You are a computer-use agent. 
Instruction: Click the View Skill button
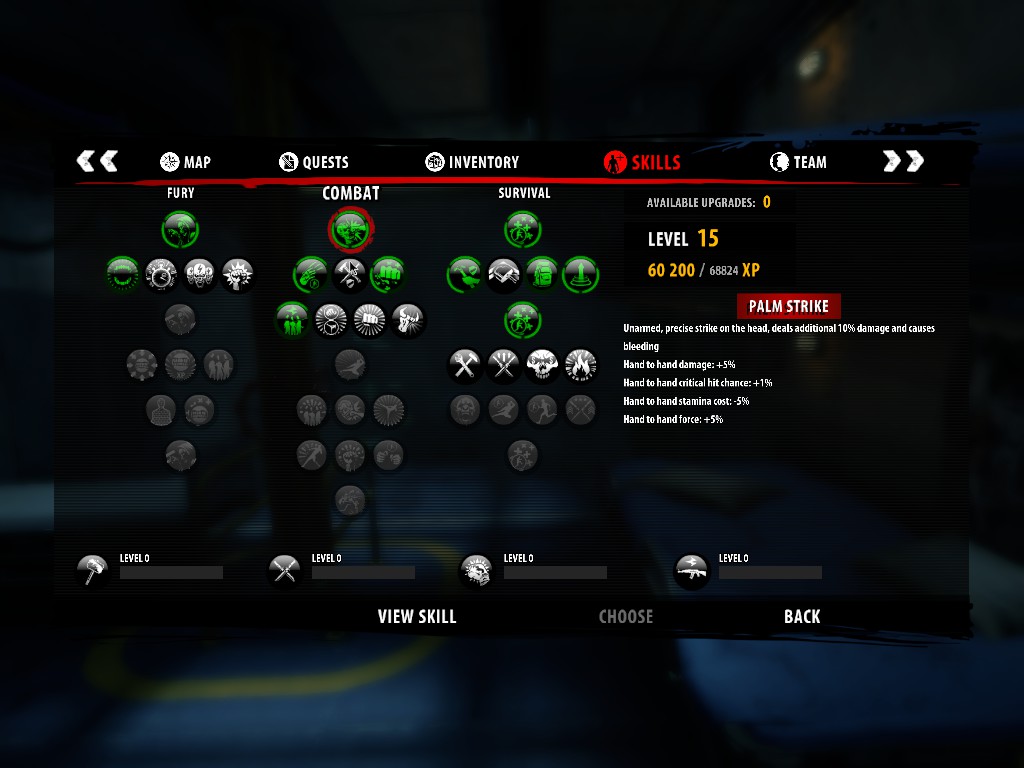(x=417, y=616)
